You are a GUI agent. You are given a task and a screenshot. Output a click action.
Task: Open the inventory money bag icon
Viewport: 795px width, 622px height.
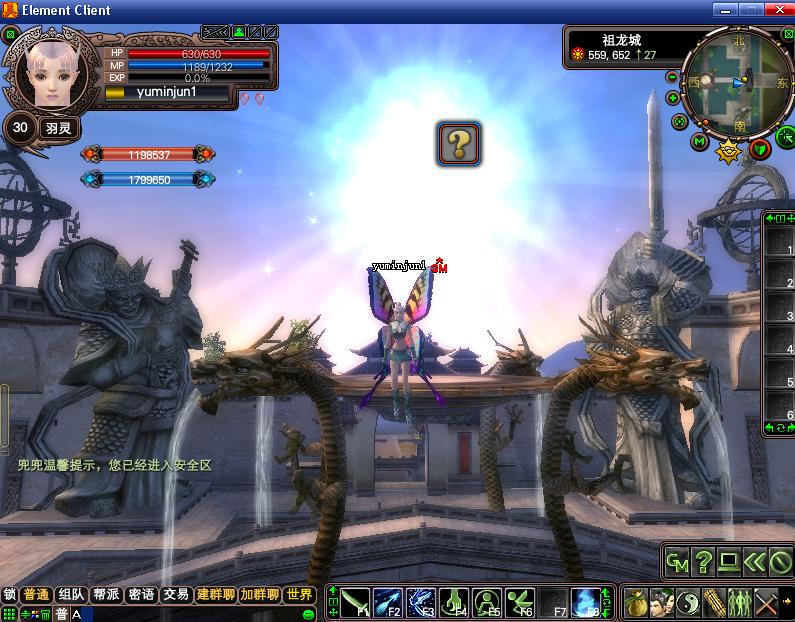[635, 603]
